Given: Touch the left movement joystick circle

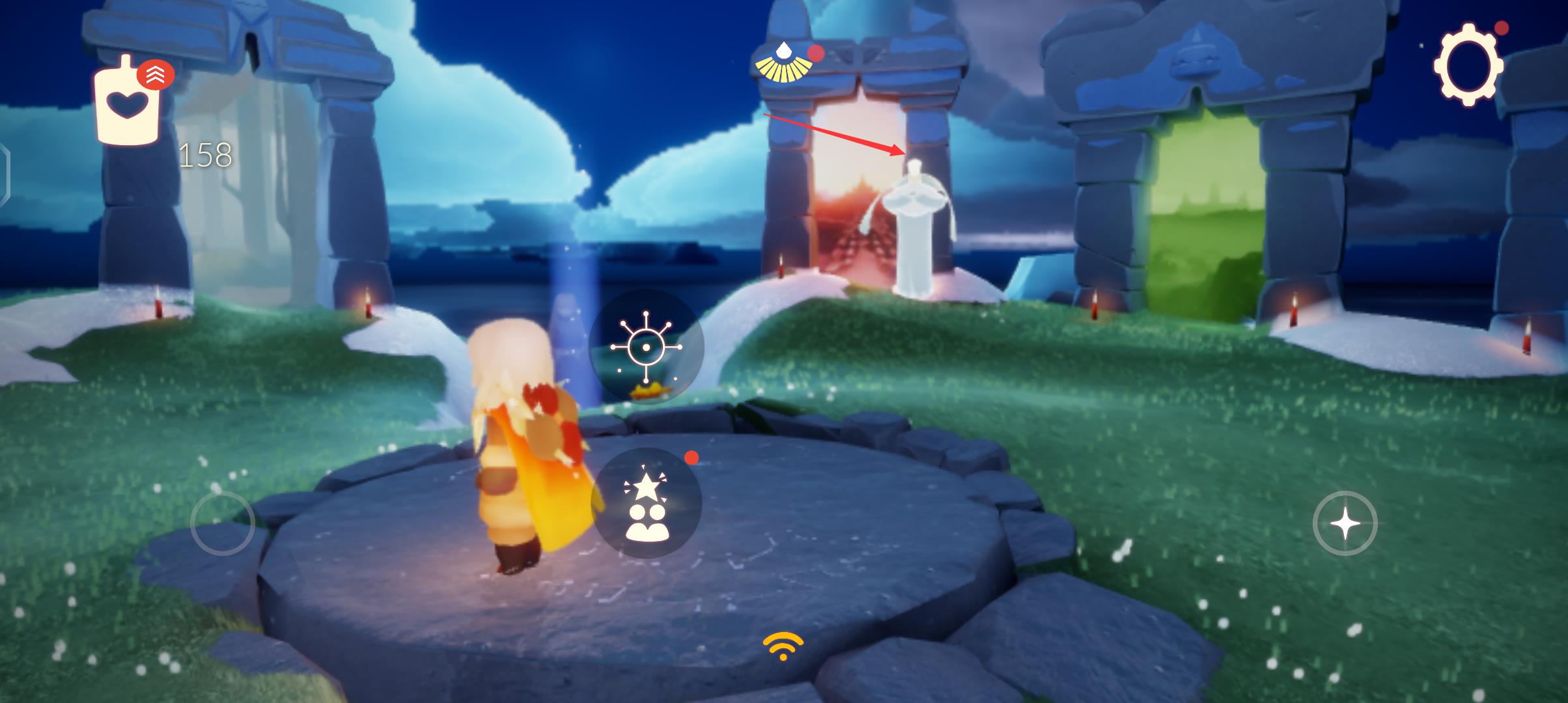Looking at the screenshot, I should coord(222,523).
